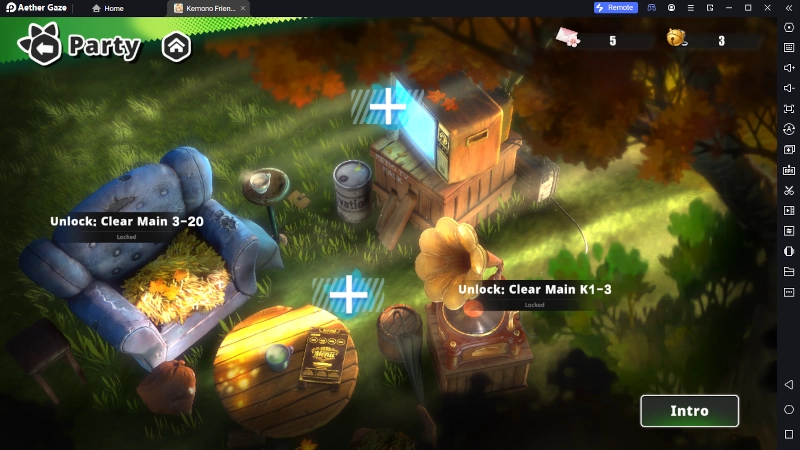Screen dimensions: 800x450
Task: Select the locked Clear Main K1-3 slot
Action: point(534,290)
